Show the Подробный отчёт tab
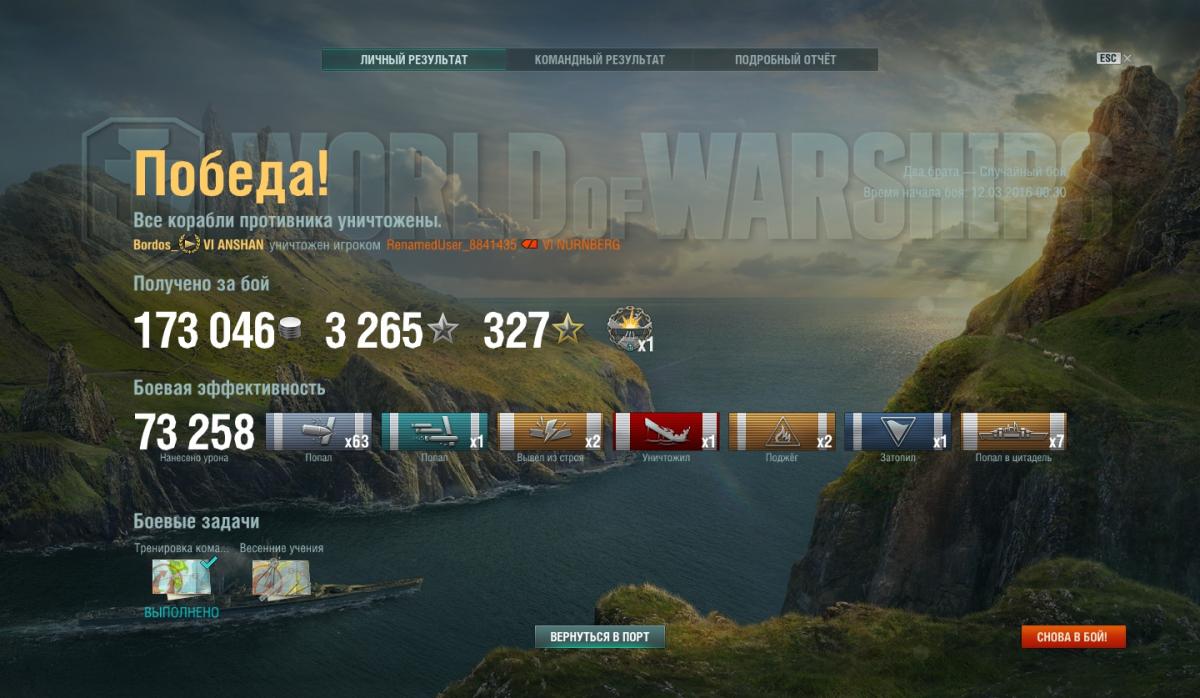This screenshot has height=698, width=1200. 785,60
